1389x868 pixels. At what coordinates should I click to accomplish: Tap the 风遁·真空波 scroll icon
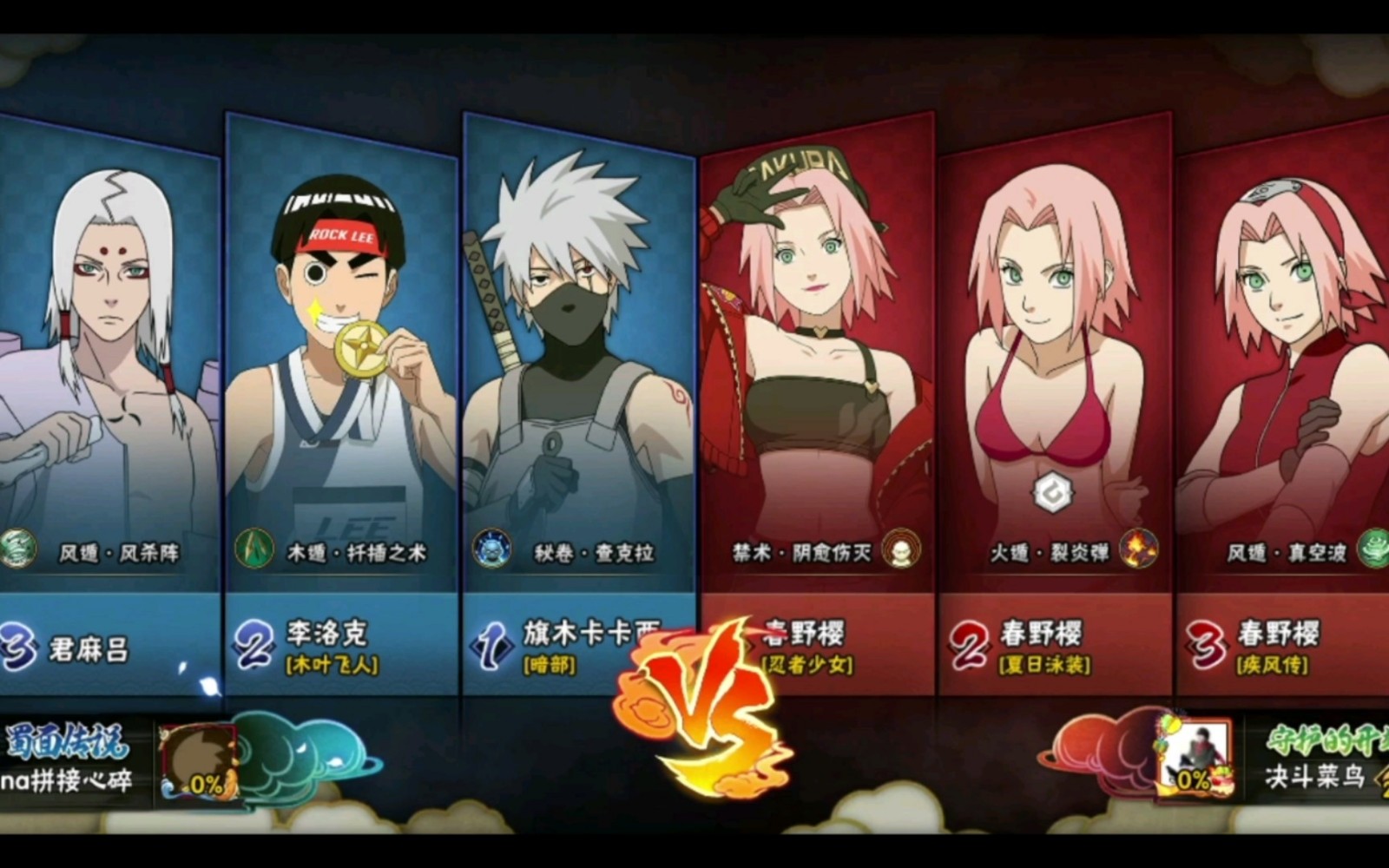click(1373, 549)
